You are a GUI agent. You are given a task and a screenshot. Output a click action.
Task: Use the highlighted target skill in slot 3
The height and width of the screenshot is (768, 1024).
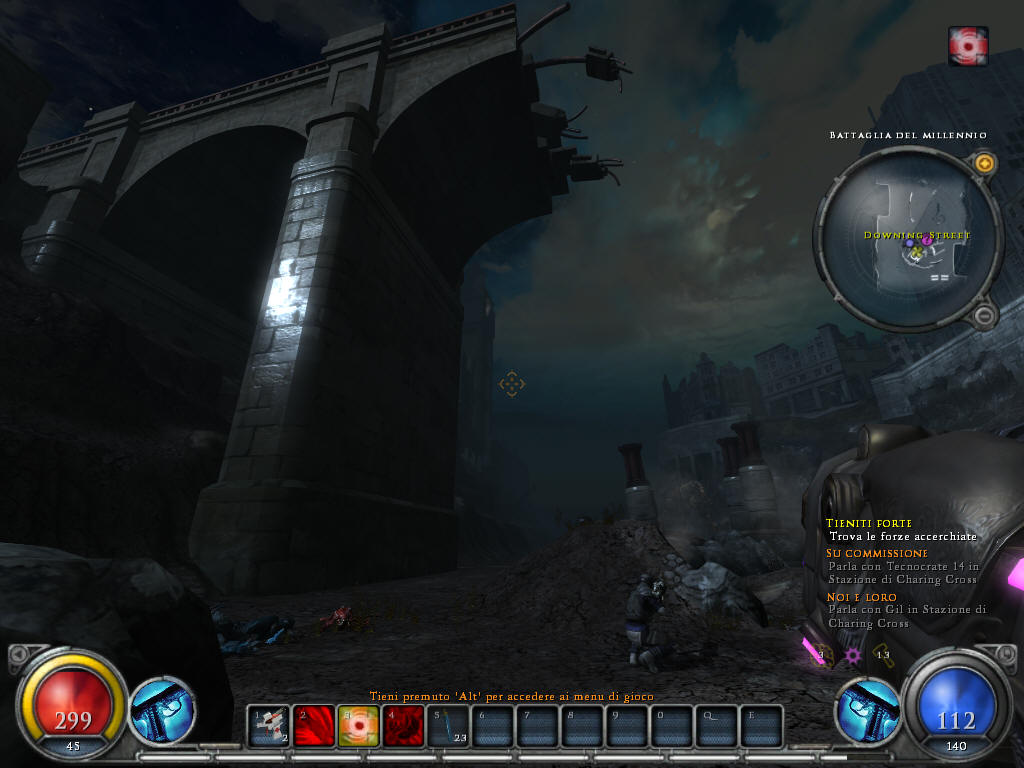point(358,726)
